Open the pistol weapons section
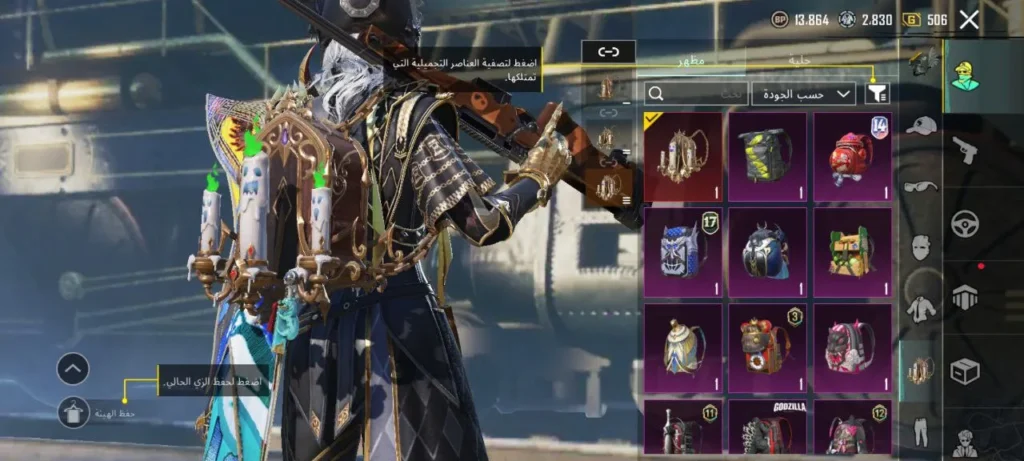This screenshot has height=461, width=1024. tap(965, 150)
